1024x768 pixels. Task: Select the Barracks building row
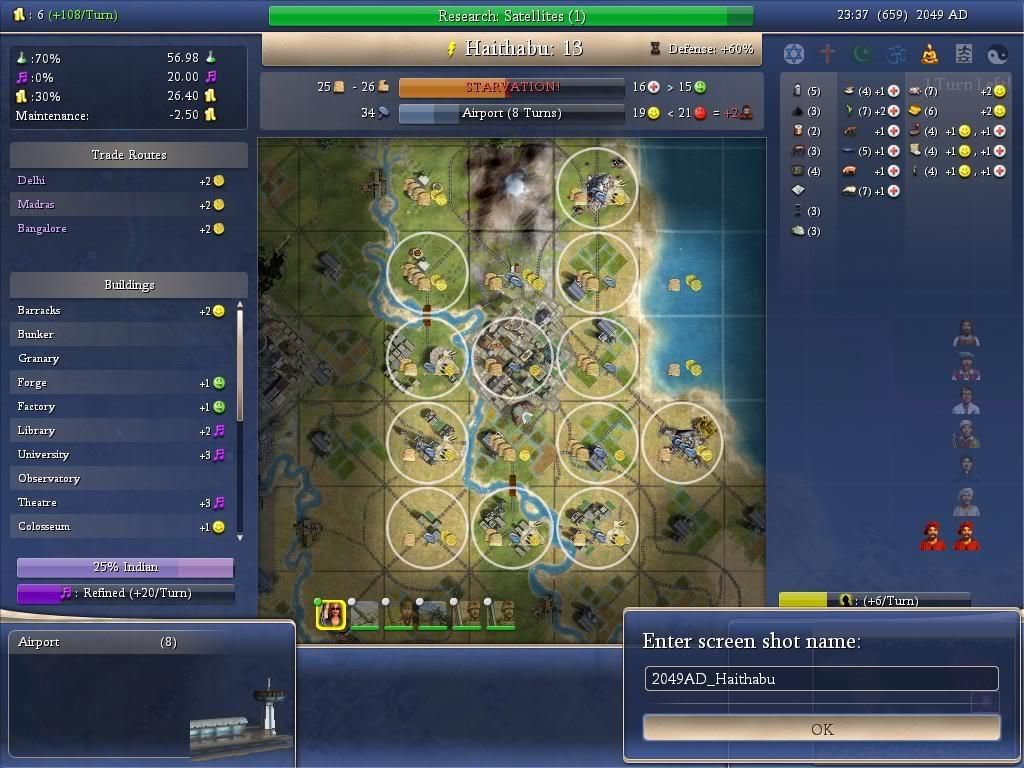[120, 310]
